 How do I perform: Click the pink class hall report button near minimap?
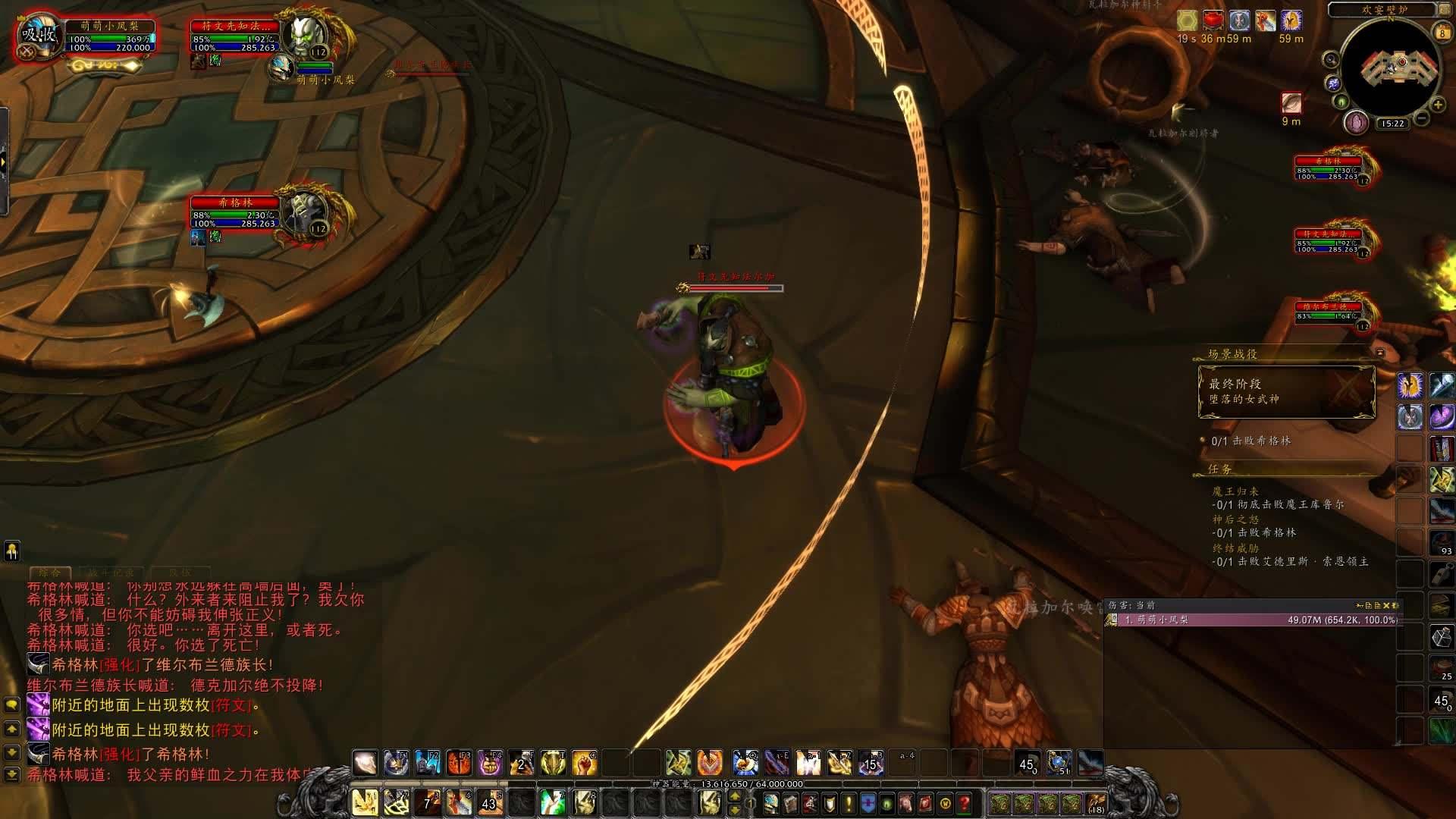[x=1356, y=121]
